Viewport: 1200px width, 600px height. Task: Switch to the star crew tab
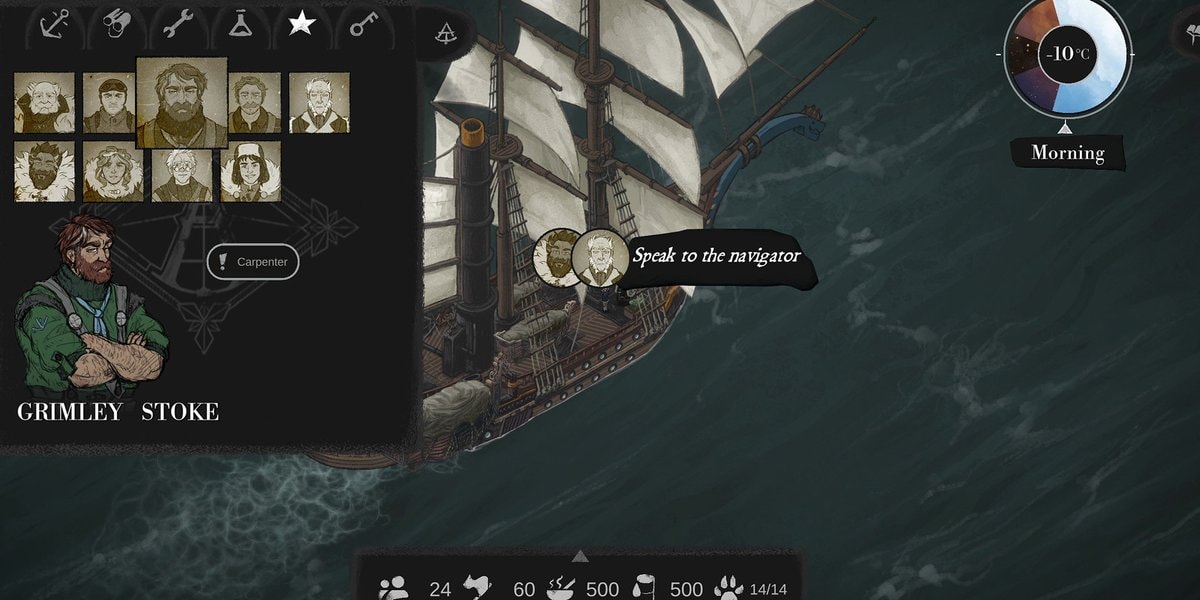click(300, 24)
